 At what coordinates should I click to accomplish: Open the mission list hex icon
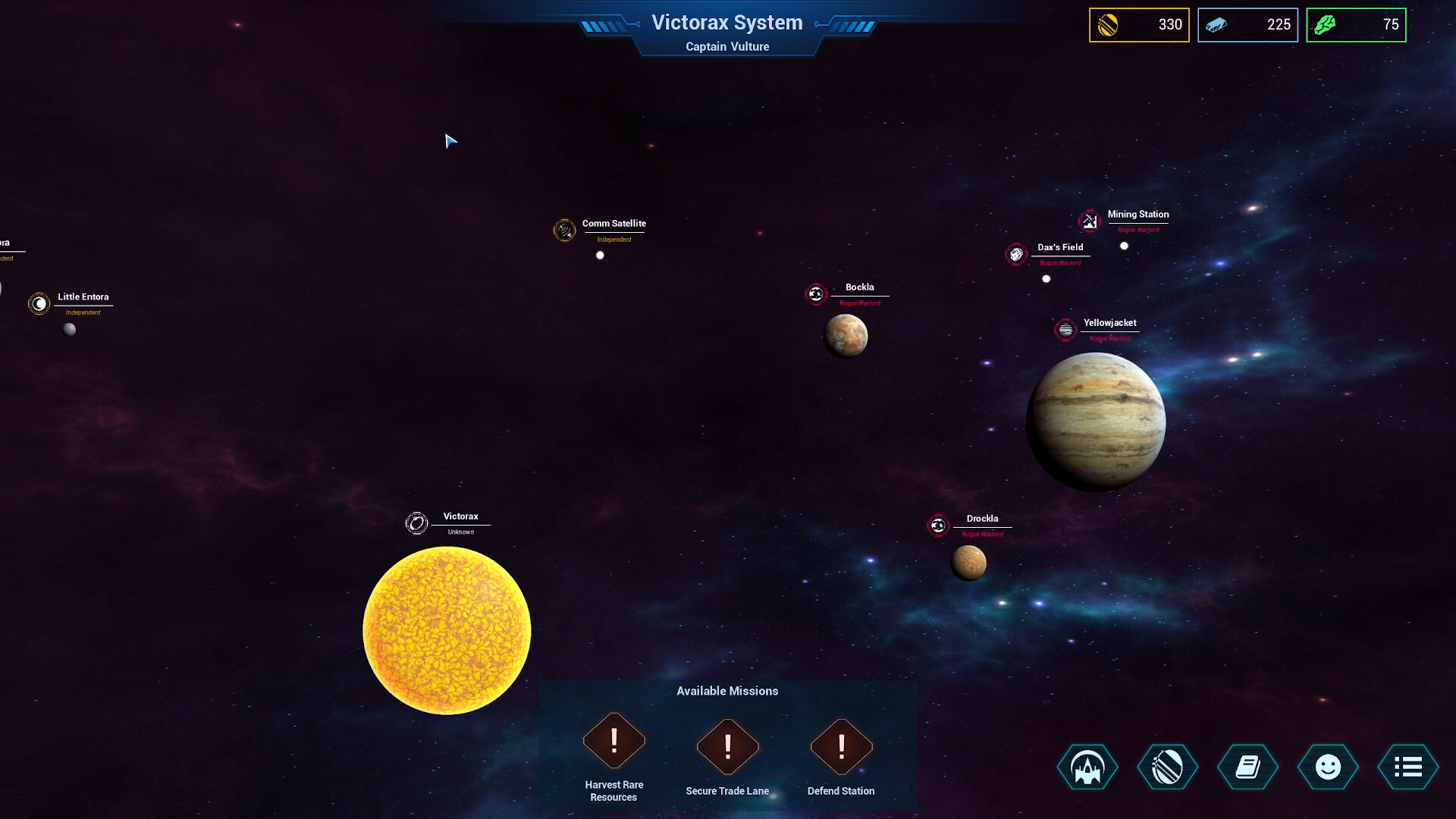pyautogui.click(x=1408, y=767)
